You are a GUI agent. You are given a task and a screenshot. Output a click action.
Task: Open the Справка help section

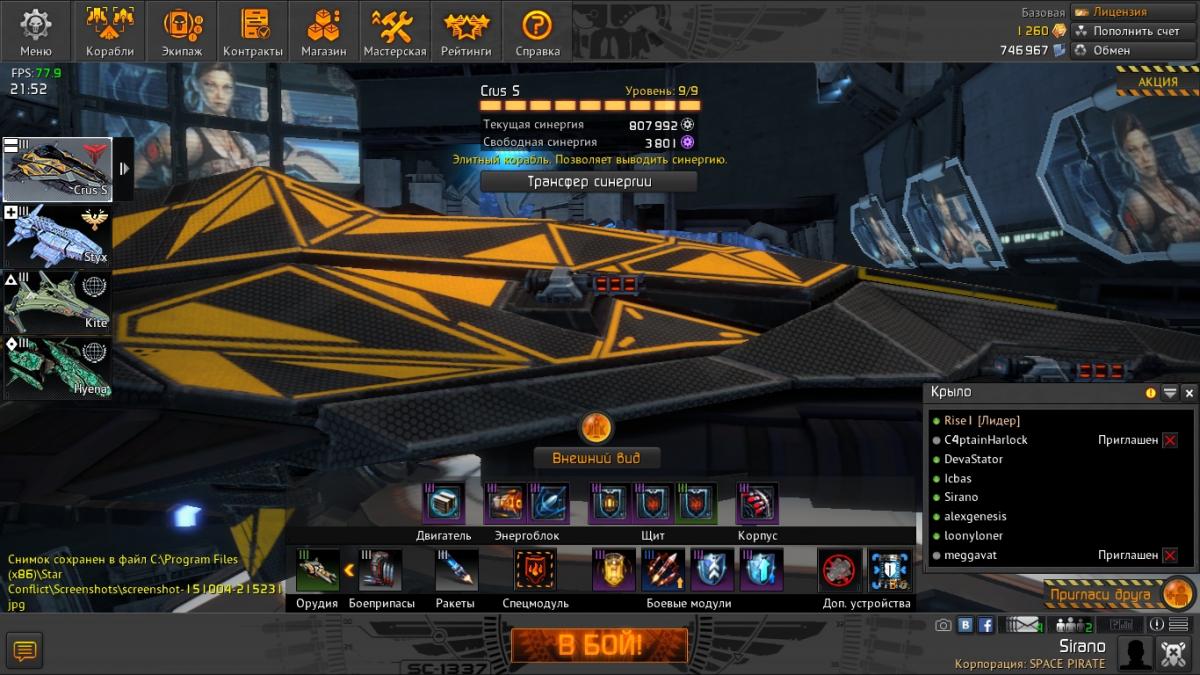point(537,31)
